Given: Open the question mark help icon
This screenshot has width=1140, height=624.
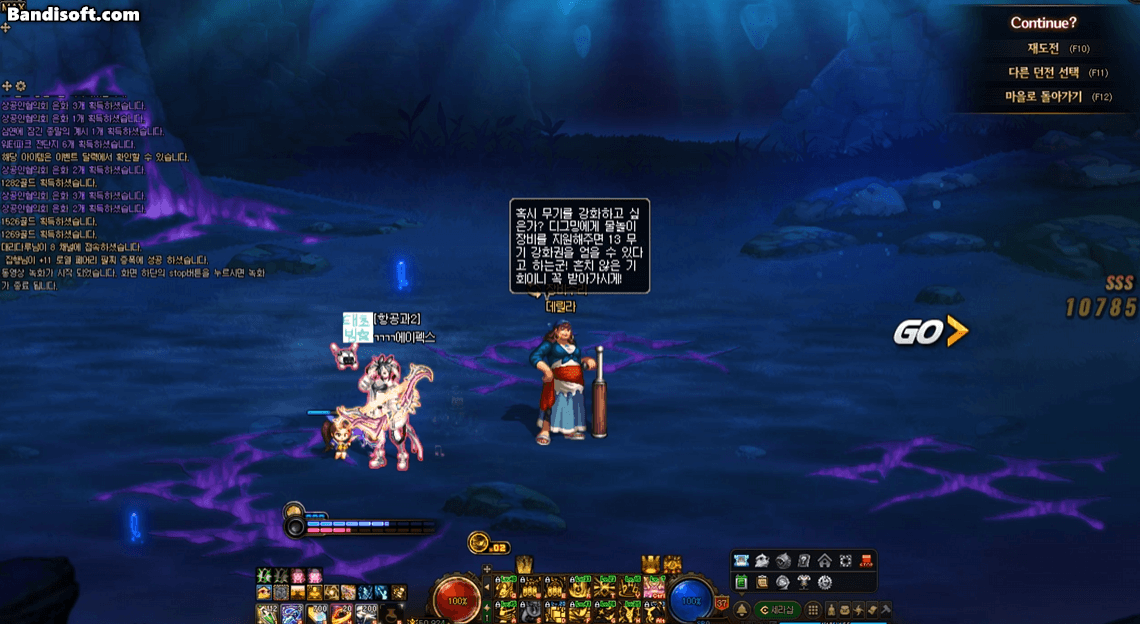Looking at the screenshot, I should (804, 561).
